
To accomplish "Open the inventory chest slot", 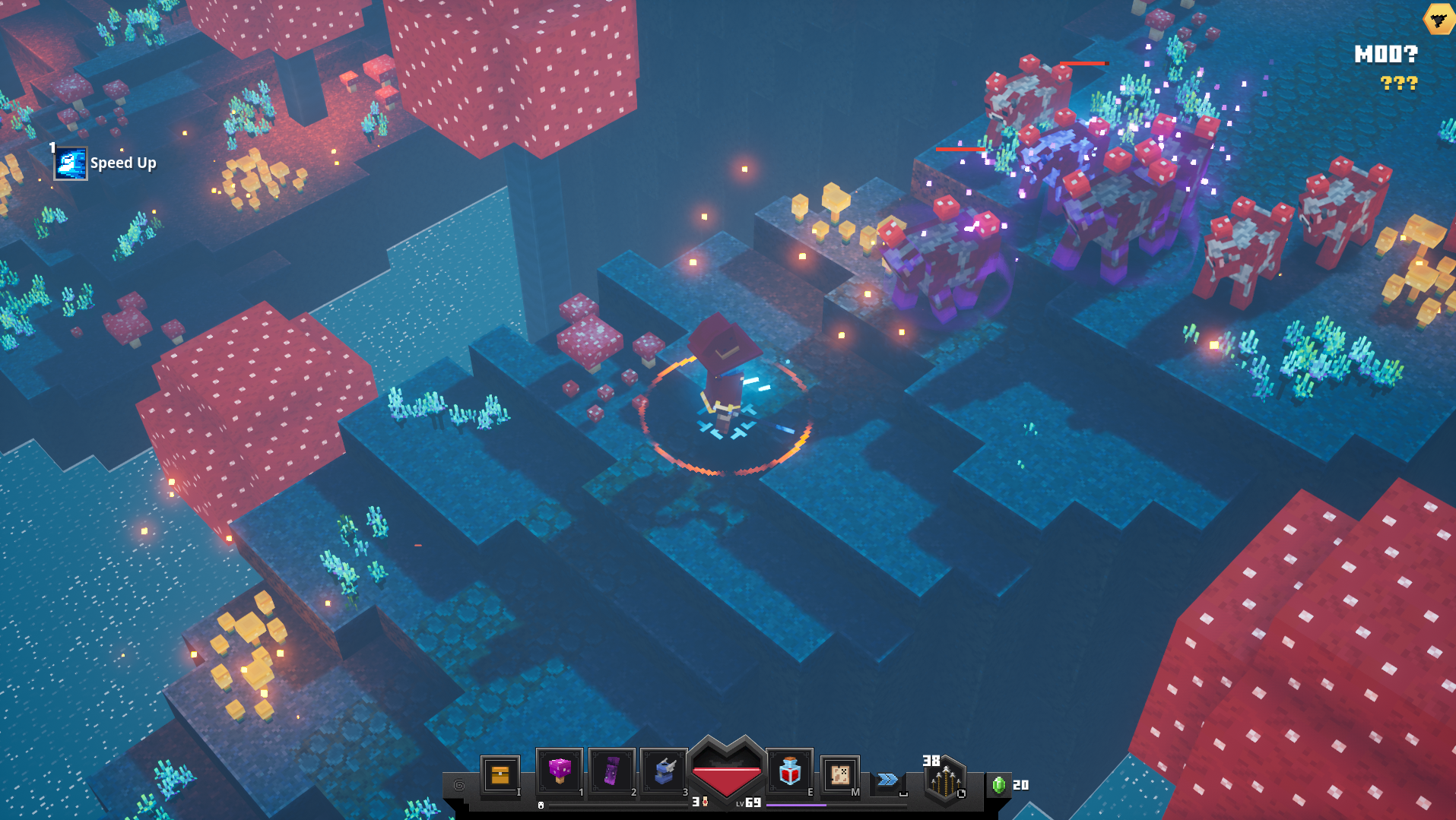I will [x=500, y=774].
